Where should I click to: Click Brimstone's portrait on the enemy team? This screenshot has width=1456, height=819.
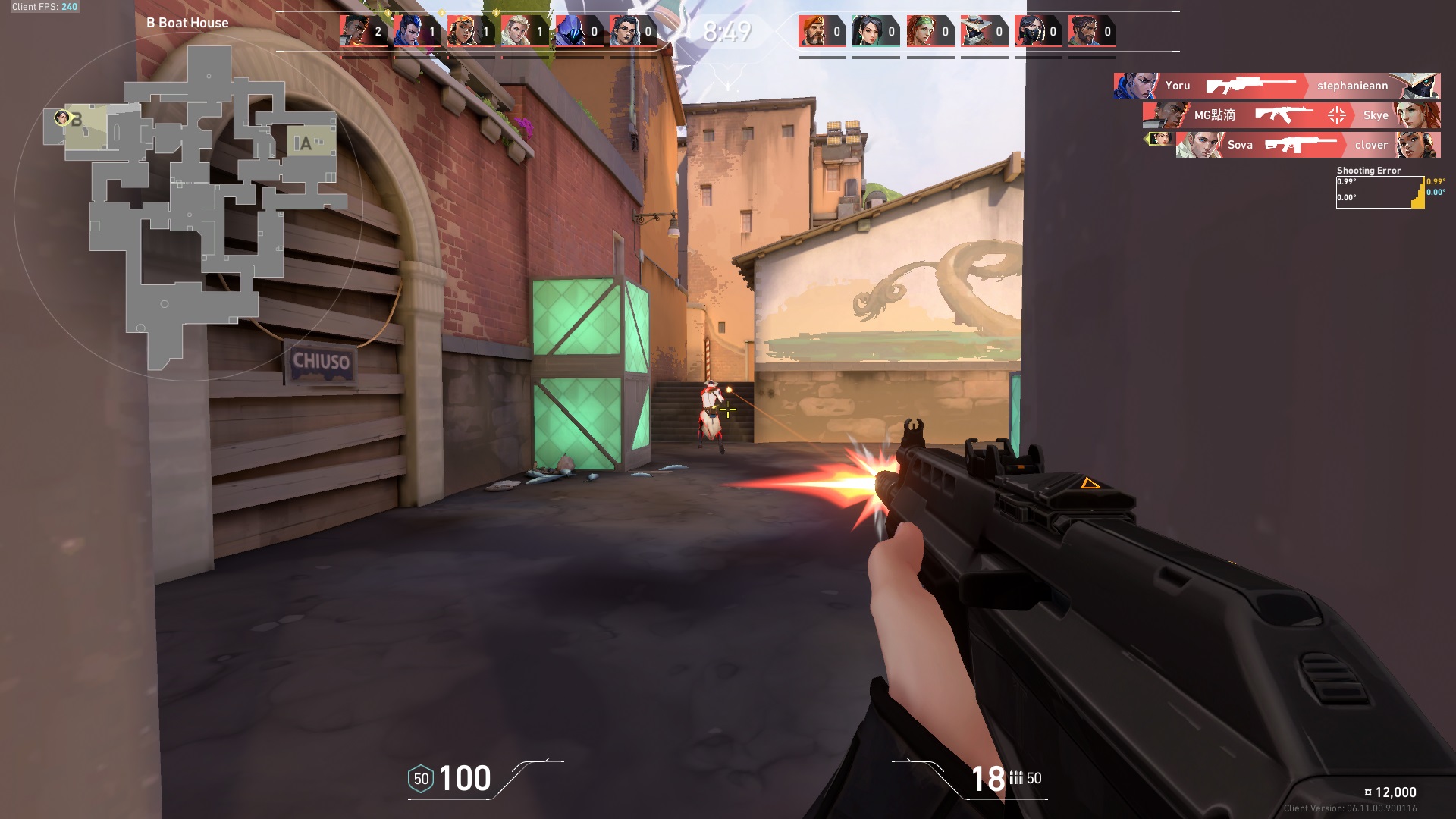click(x=811, y=30)
